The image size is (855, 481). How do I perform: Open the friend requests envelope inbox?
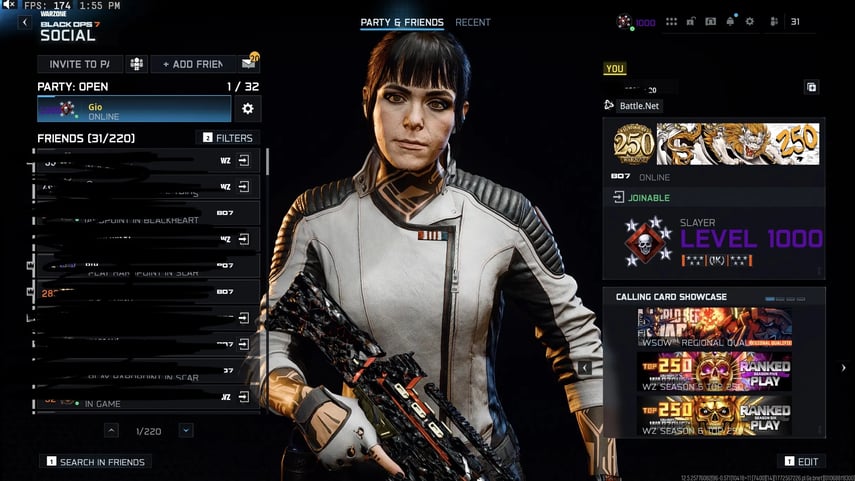tap(248, 64)
